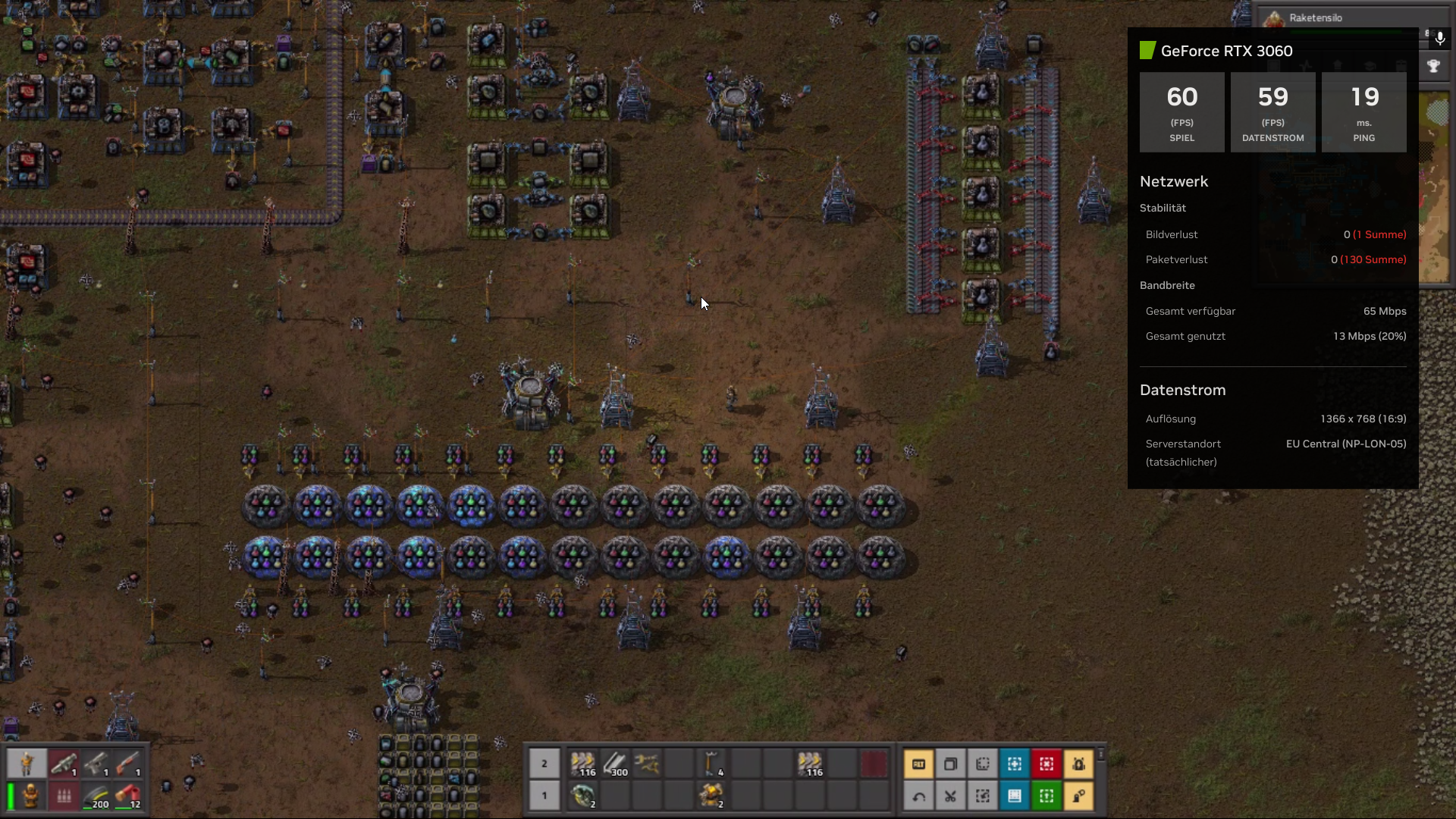Choose the power pole slot with count 4
Screen dimensions: 1456x819
click(711, 764)
